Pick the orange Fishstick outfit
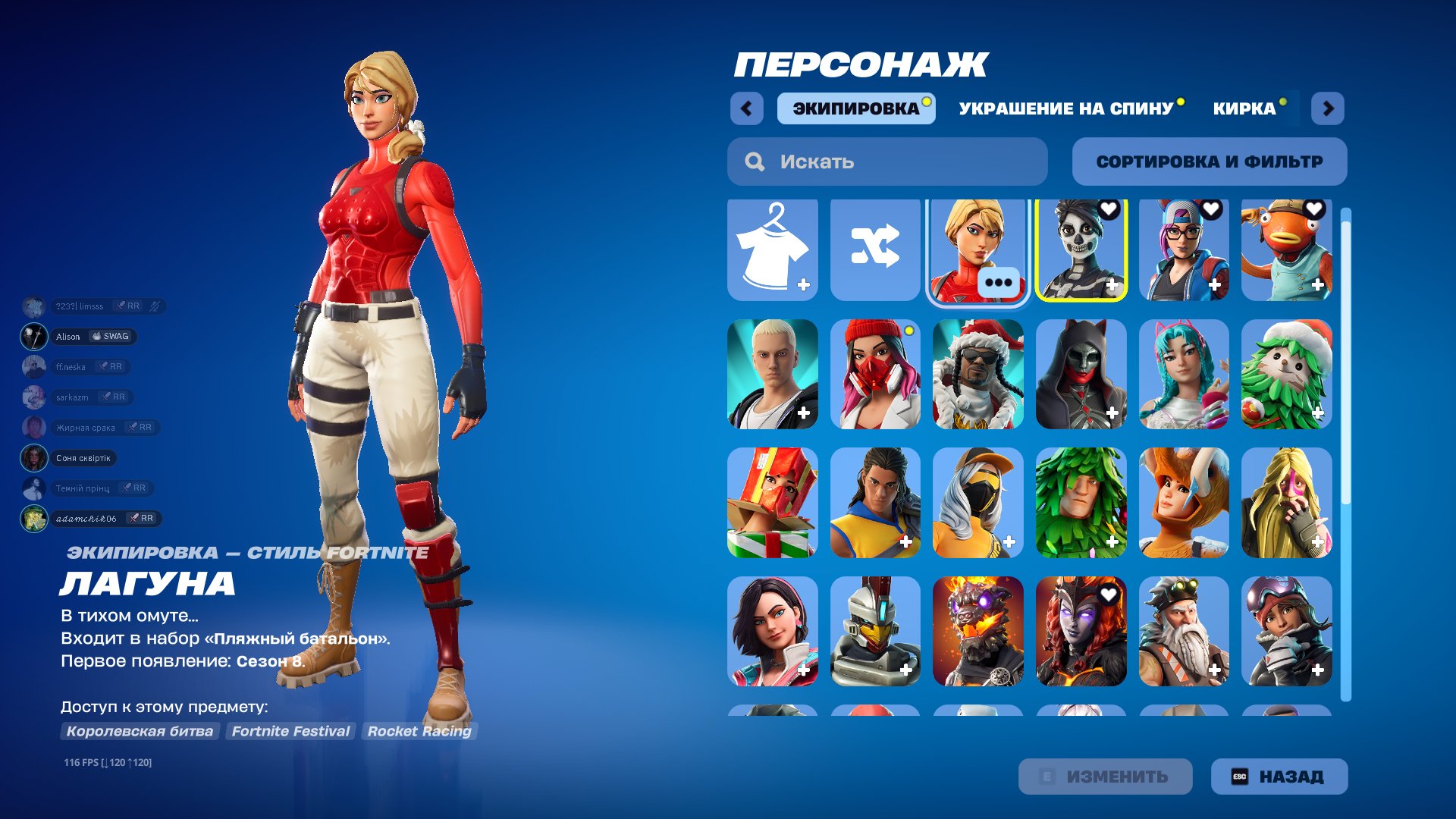Viewport: 1456px width, 819px height. [1286, 249]
